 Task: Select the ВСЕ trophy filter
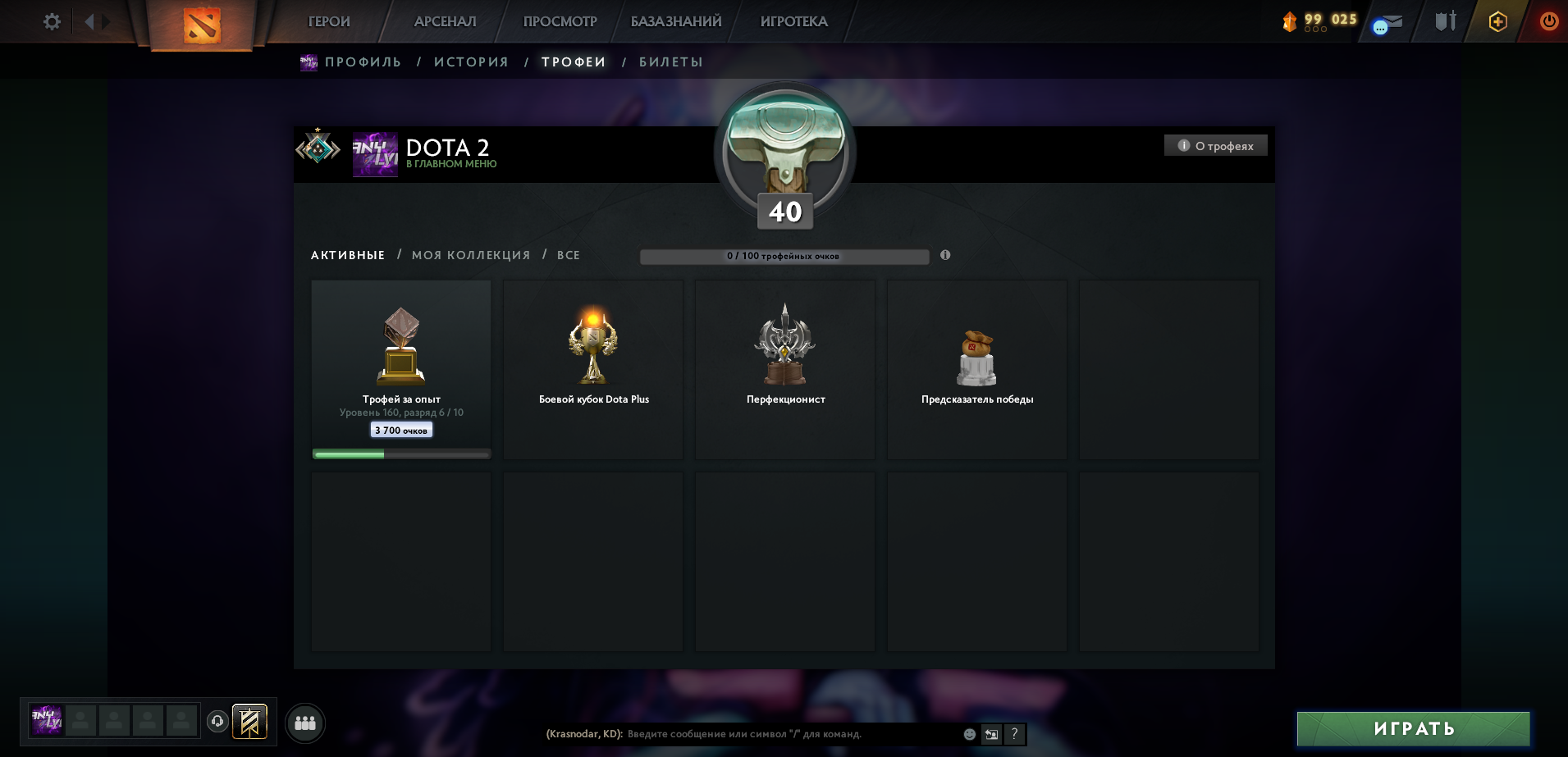(x=569, y=255)
